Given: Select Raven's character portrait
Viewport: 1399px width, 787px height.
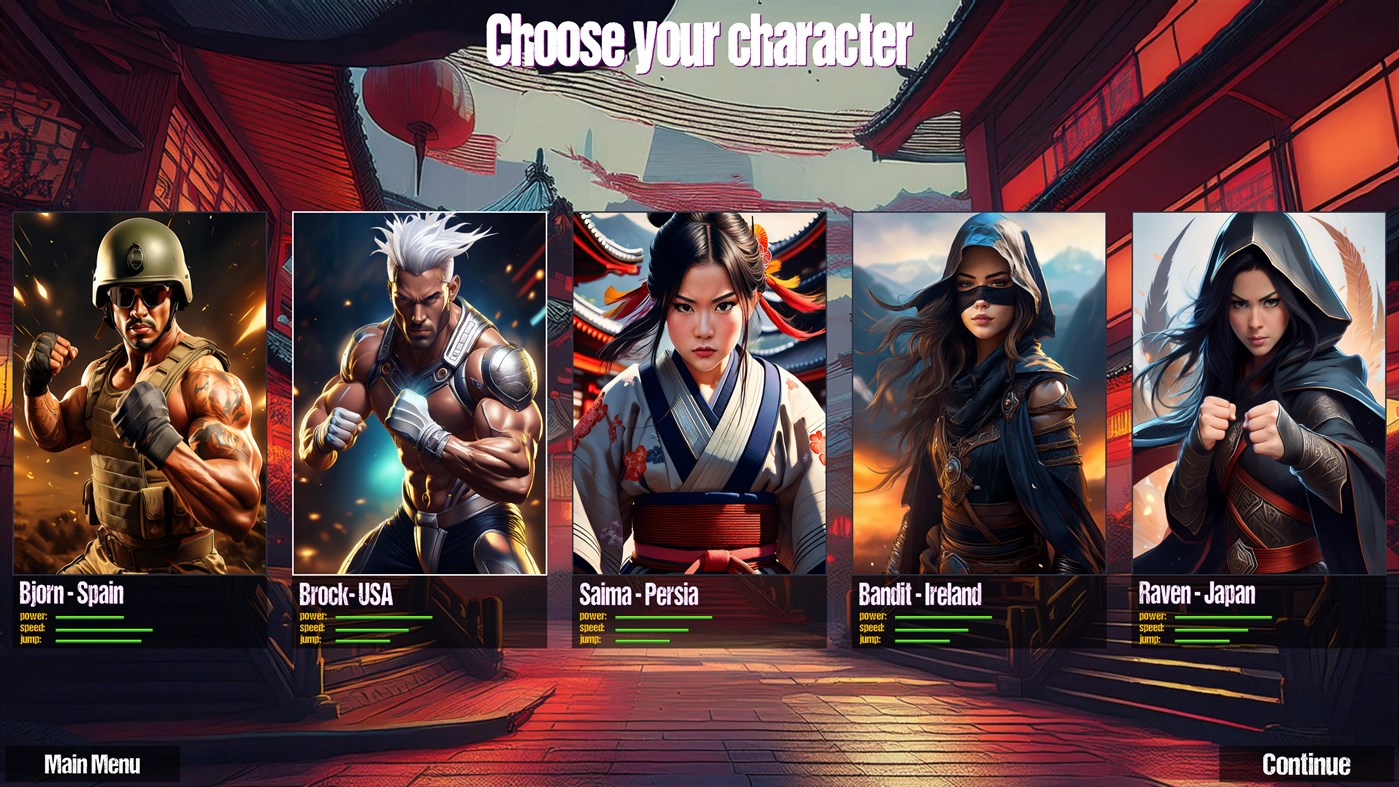Looking at the screenshot, I should click(1258, 390).
